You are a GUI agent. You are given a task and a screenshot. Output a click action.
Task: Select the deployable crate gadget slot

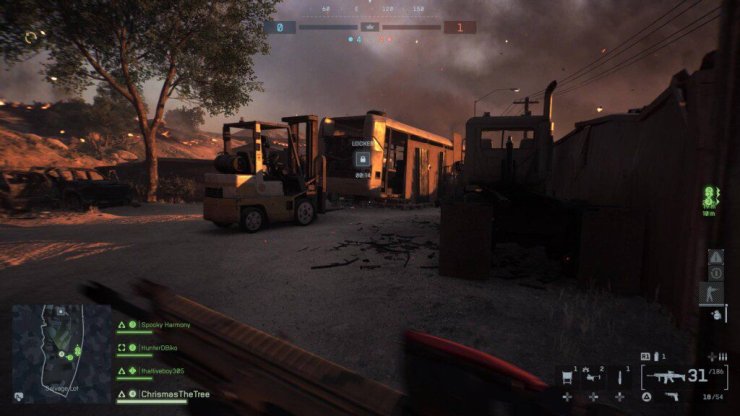[x=569, y=378]
